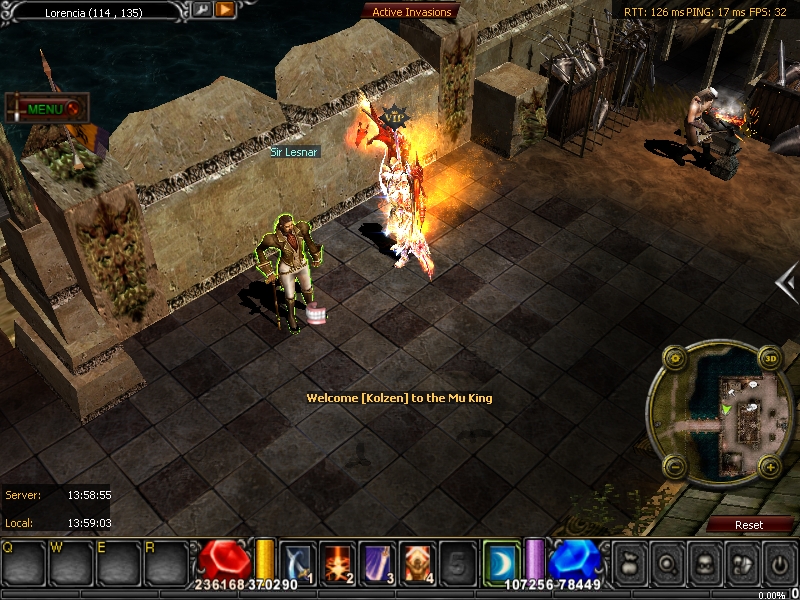Zoom in the minimap with plus
The height and width of the screenshot is (600, 800).
pyautogui.click(x=770, y=466)
